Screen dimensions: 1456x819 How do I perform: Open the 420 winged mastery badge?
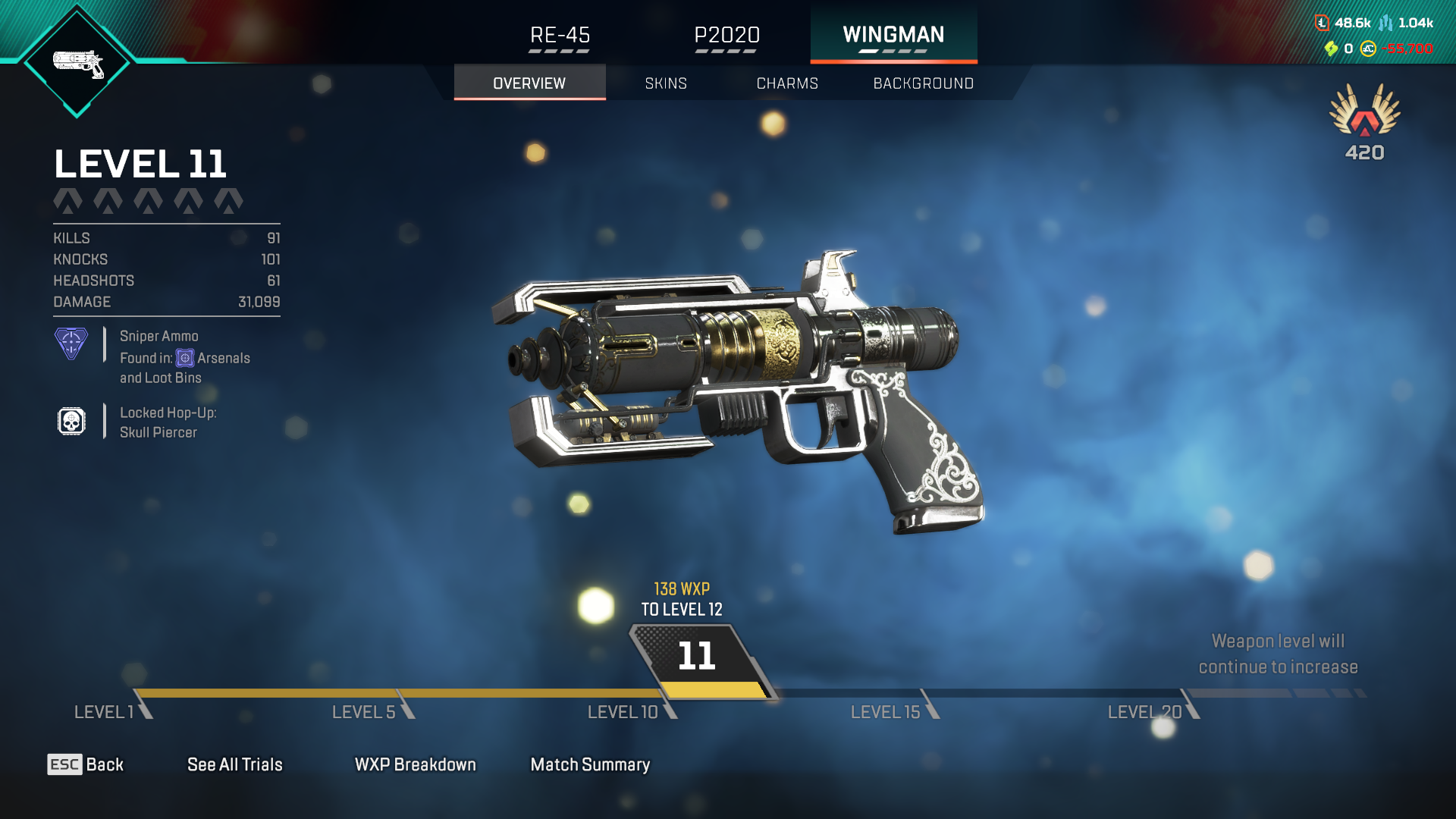click(1364, 121)
